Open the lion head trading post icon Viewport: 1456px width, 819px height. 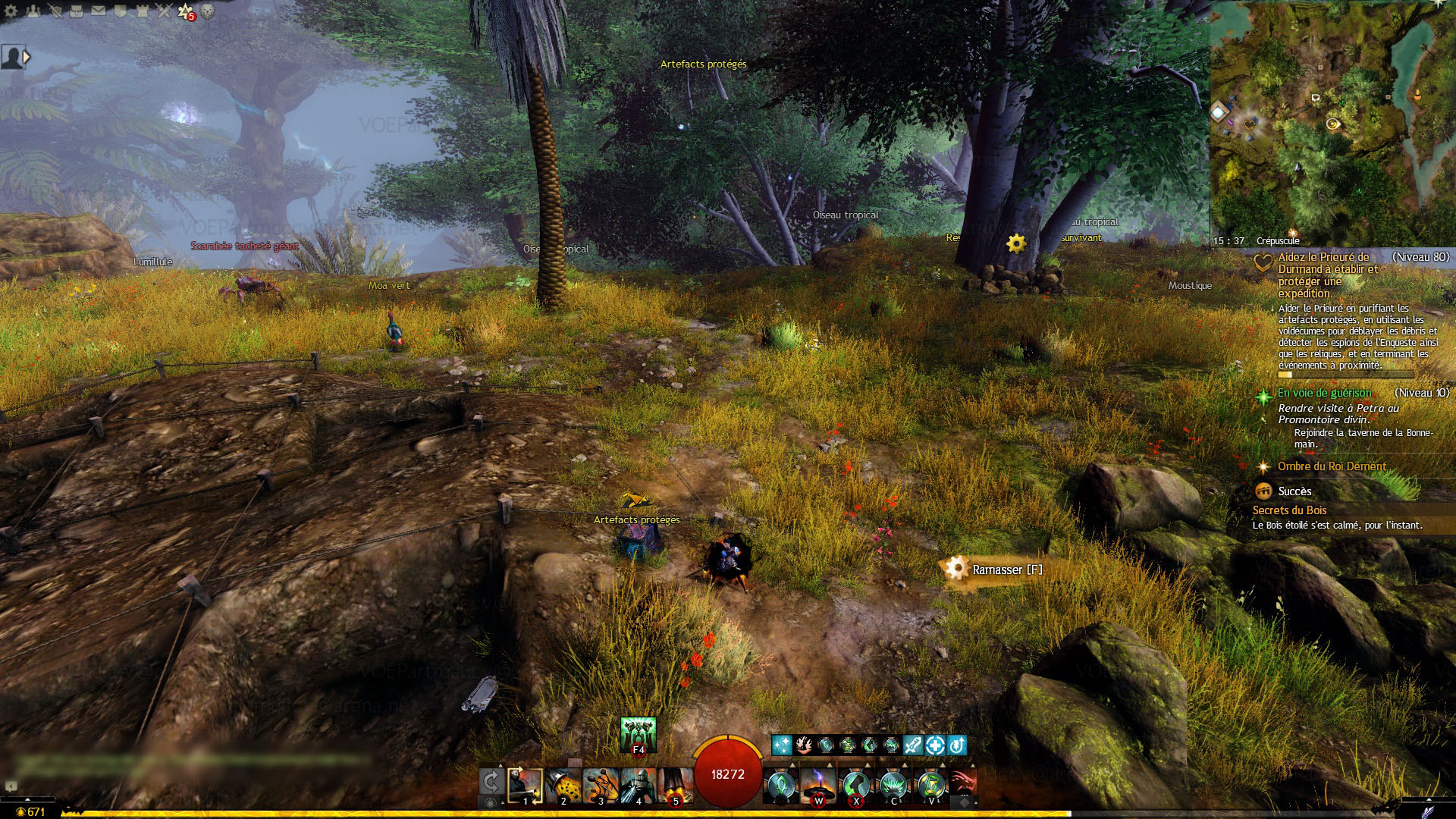207,11
